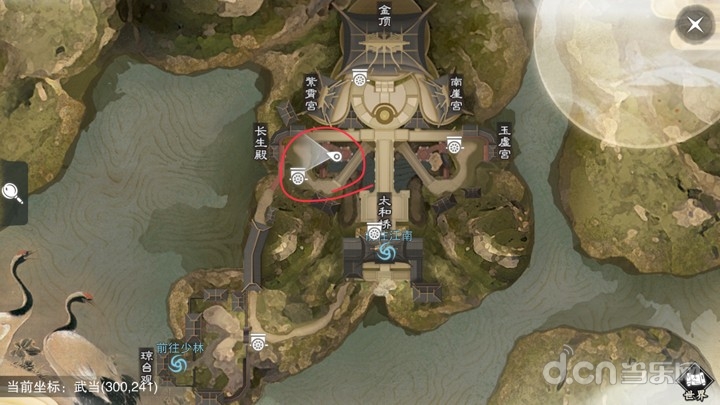Select the marker at 太和桥
This screenshot has height=405, width=720.
374,233
